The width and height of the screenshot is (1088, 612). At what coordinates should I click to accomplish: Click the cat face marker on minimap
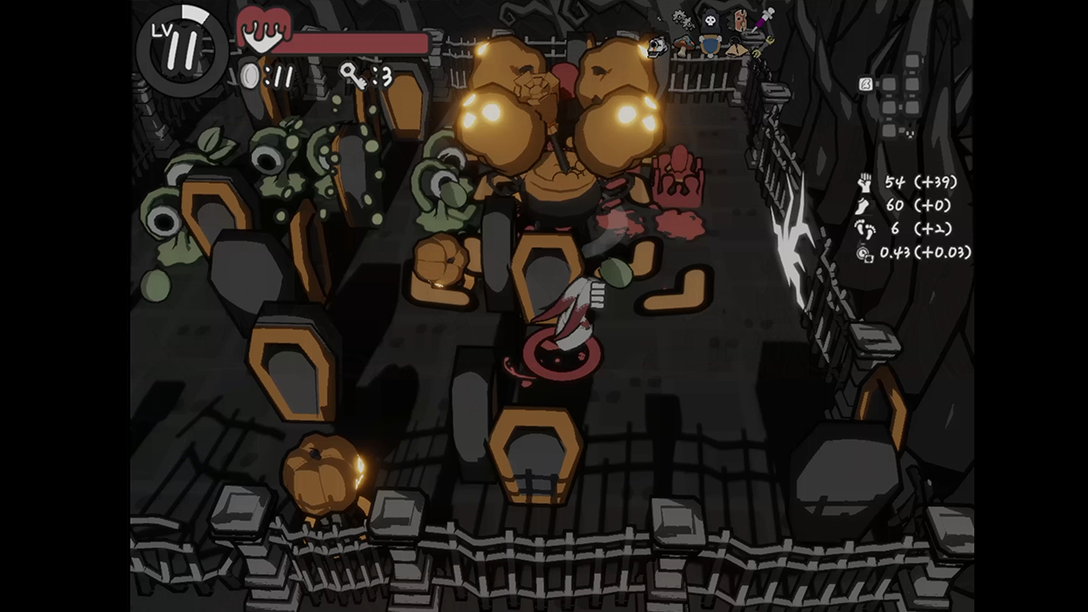[910, 133]
